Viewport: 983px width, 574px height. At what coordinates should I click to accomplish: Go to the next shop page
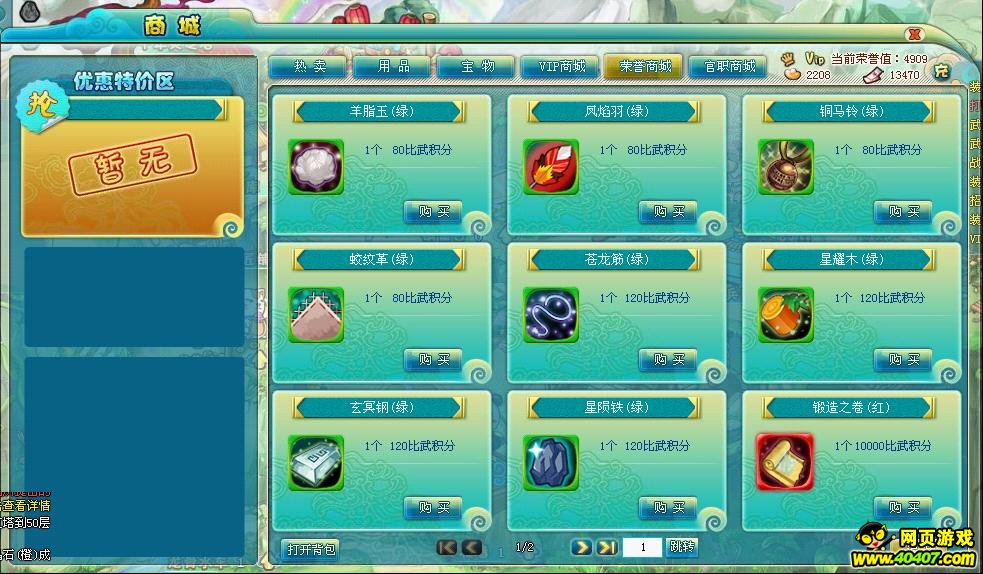point(582,547)
